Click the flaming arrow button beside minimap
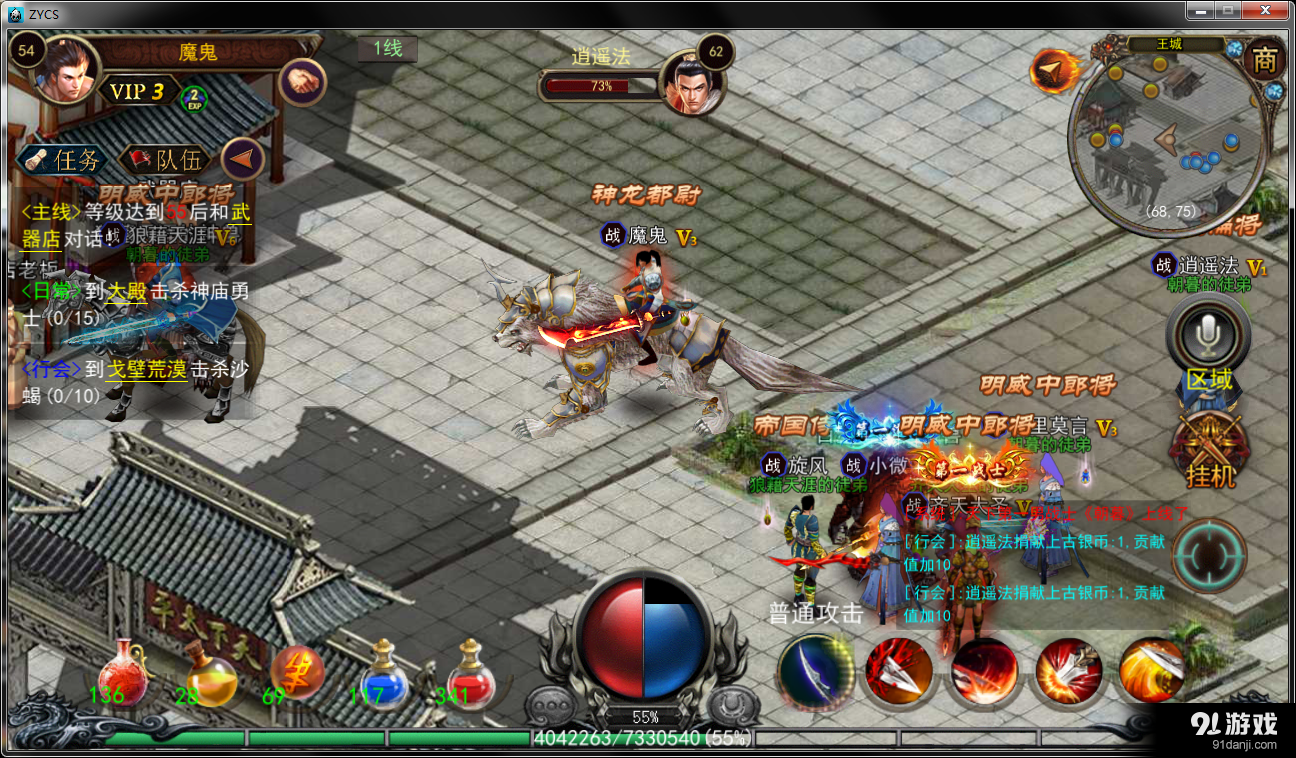Viewport: 1296px width, 758px height. click(1053, 69)
